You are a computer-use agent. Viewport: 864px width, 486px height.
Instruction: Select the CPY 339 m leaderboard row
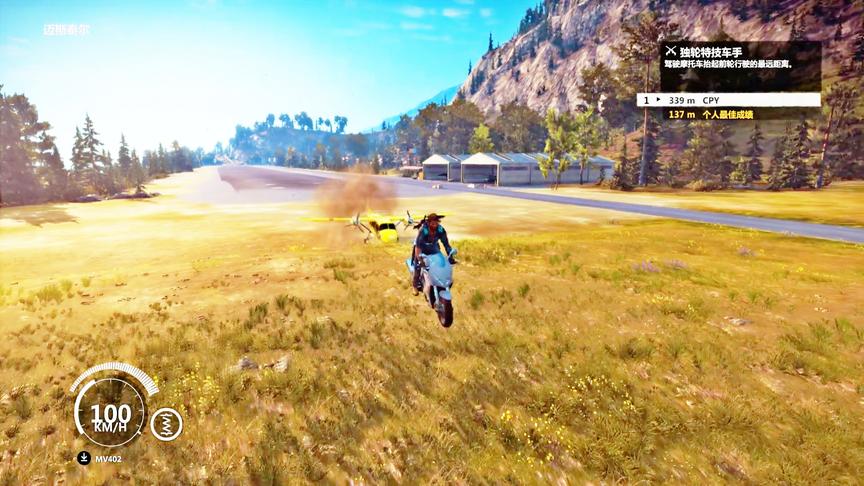tap(728, 100)
